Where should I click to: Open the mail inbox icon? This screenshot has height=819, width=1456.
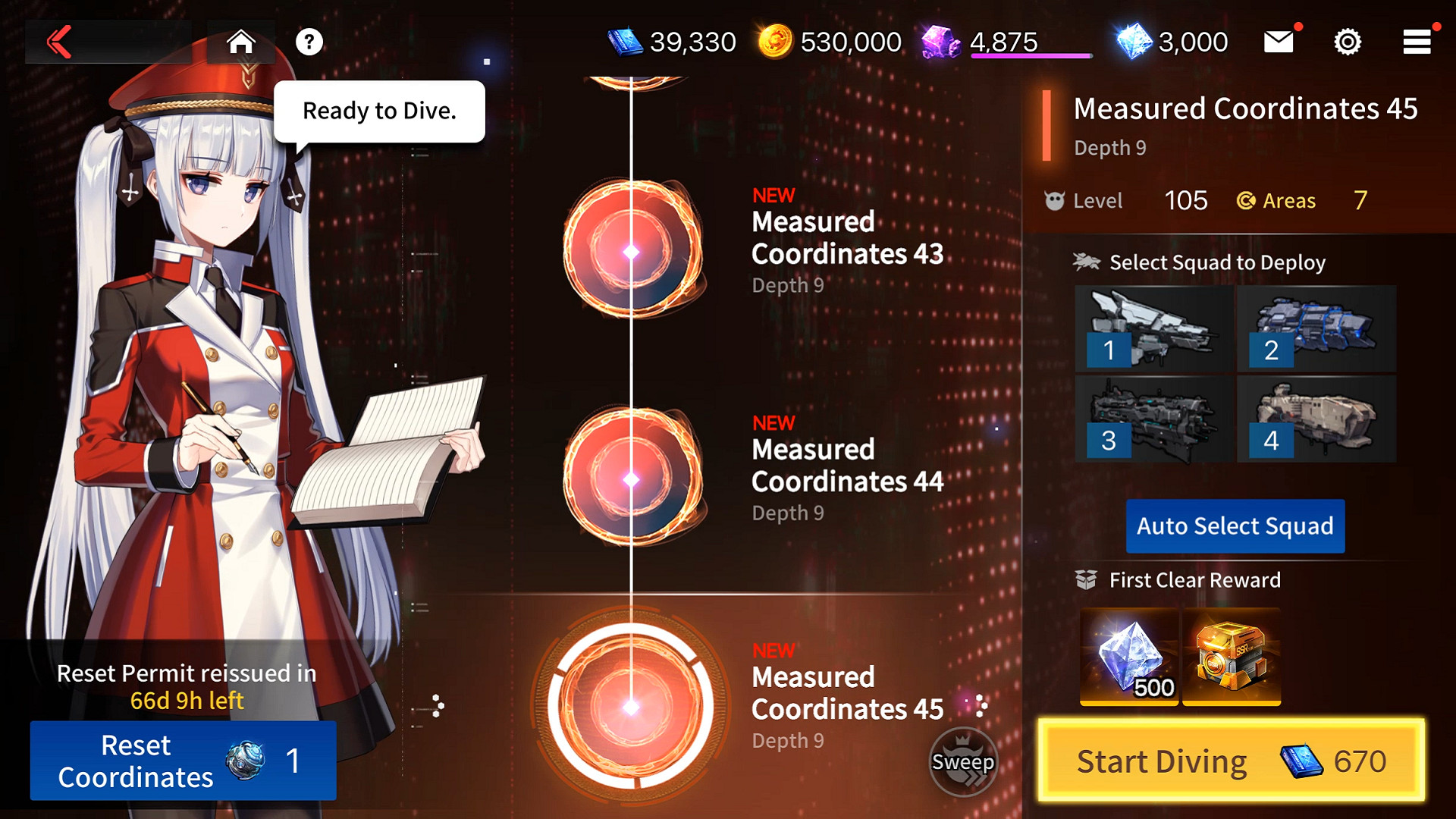coord(1278,42)
